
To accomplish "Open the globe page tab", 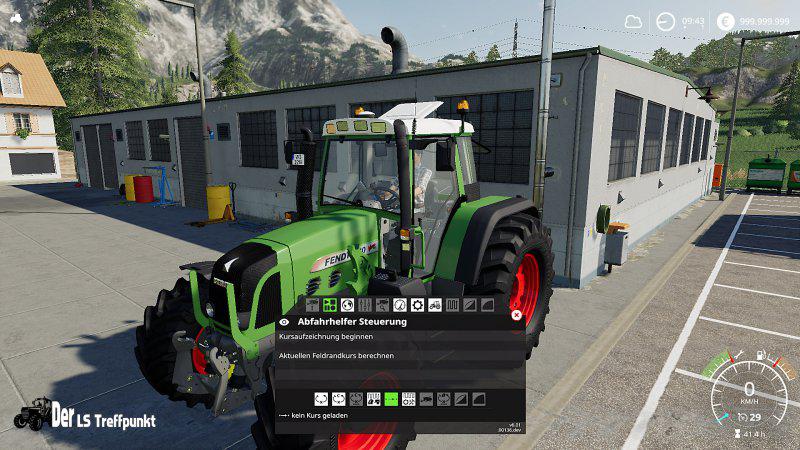I will pyautogui.click(x=347, y=304).
